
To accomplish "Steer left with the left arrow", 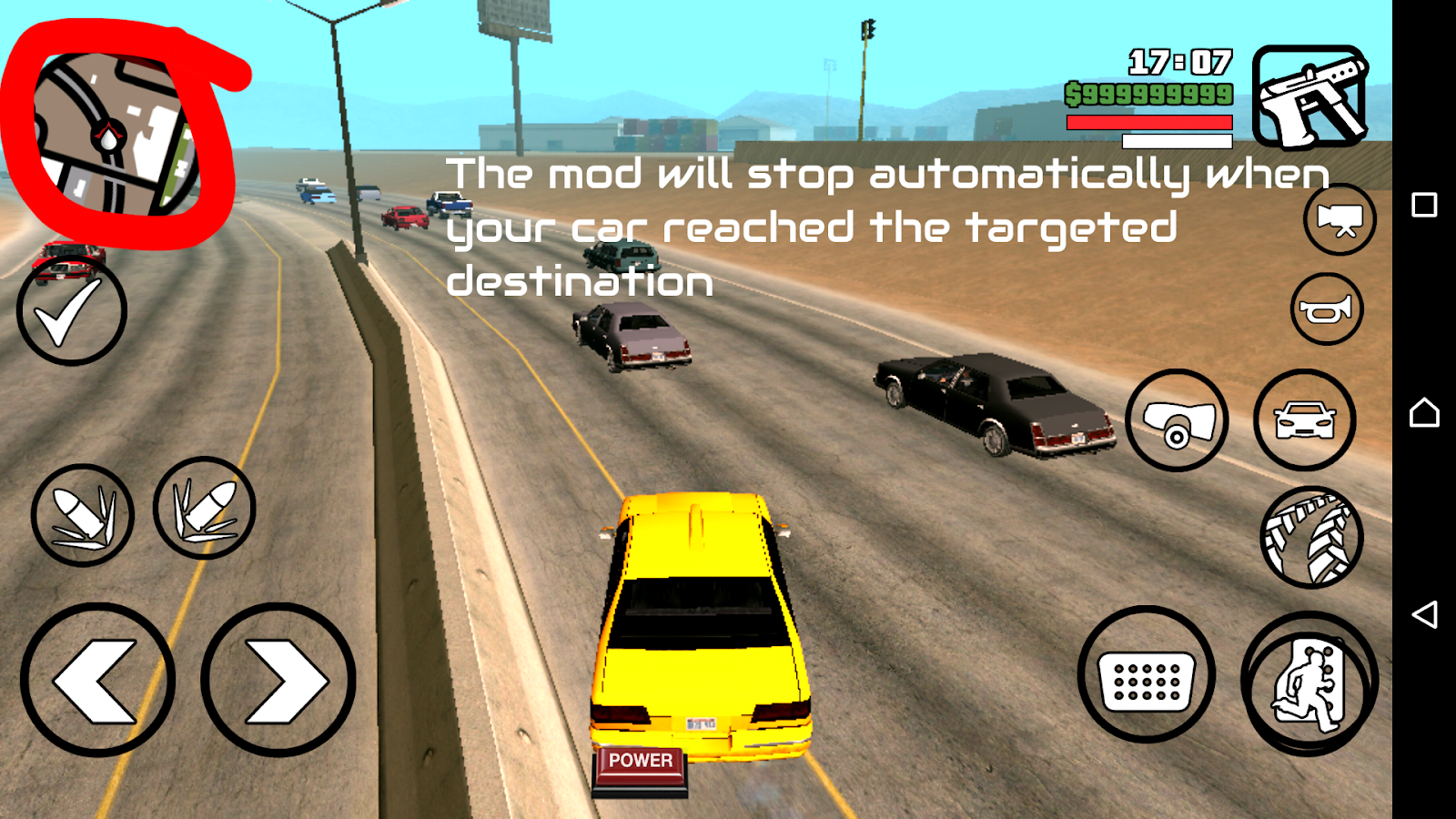I will pyautogui.click(x=97, y=680).
